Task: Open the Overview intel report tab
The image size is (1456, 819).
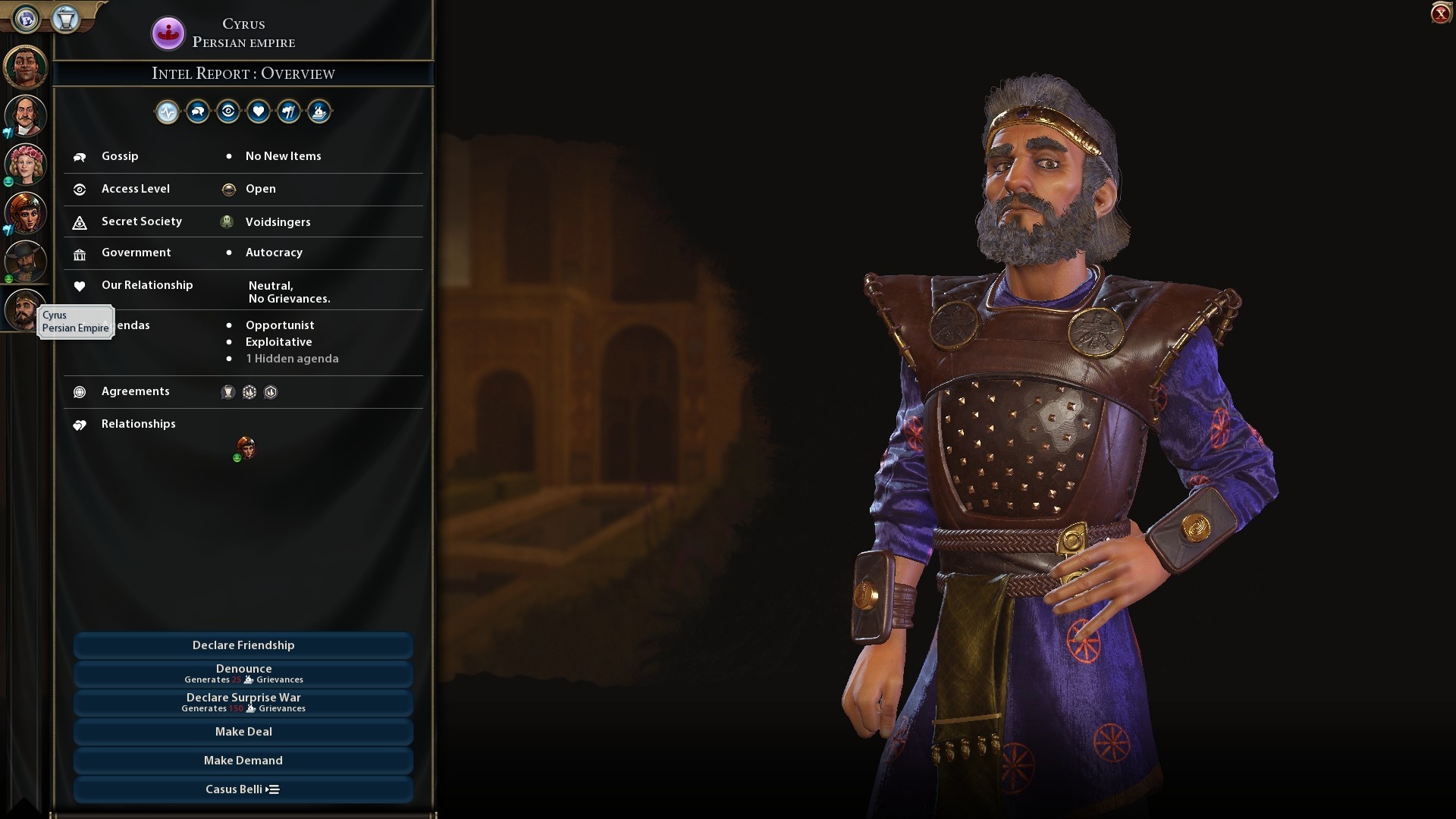Action: (167, 111)
